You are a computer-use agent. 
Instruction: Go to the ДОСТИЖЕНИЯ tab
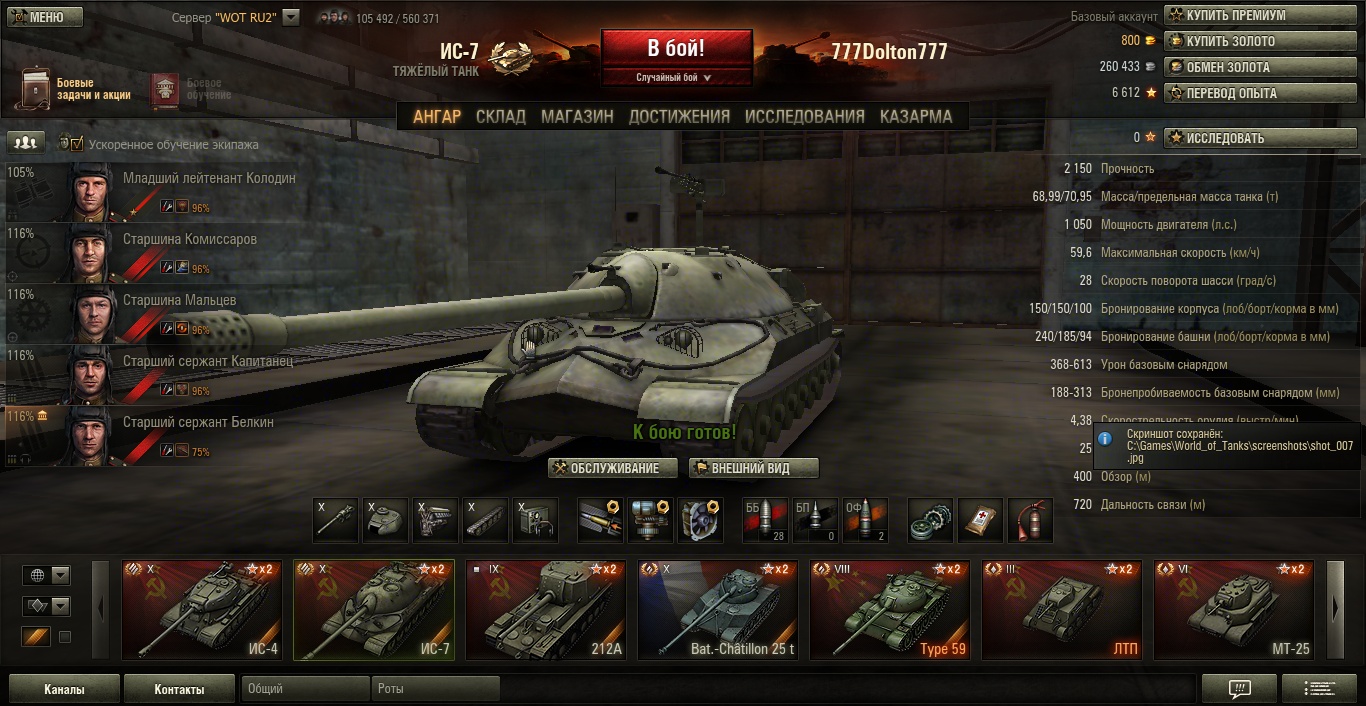coord(679,116)
